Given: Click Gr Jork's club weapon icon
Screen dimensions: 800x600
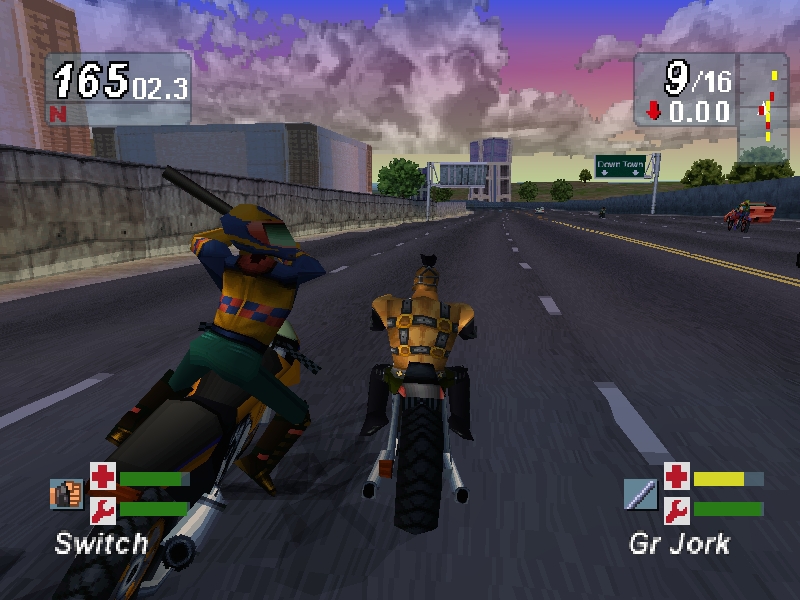Looking at the screenshot, I should coord(640,493).
